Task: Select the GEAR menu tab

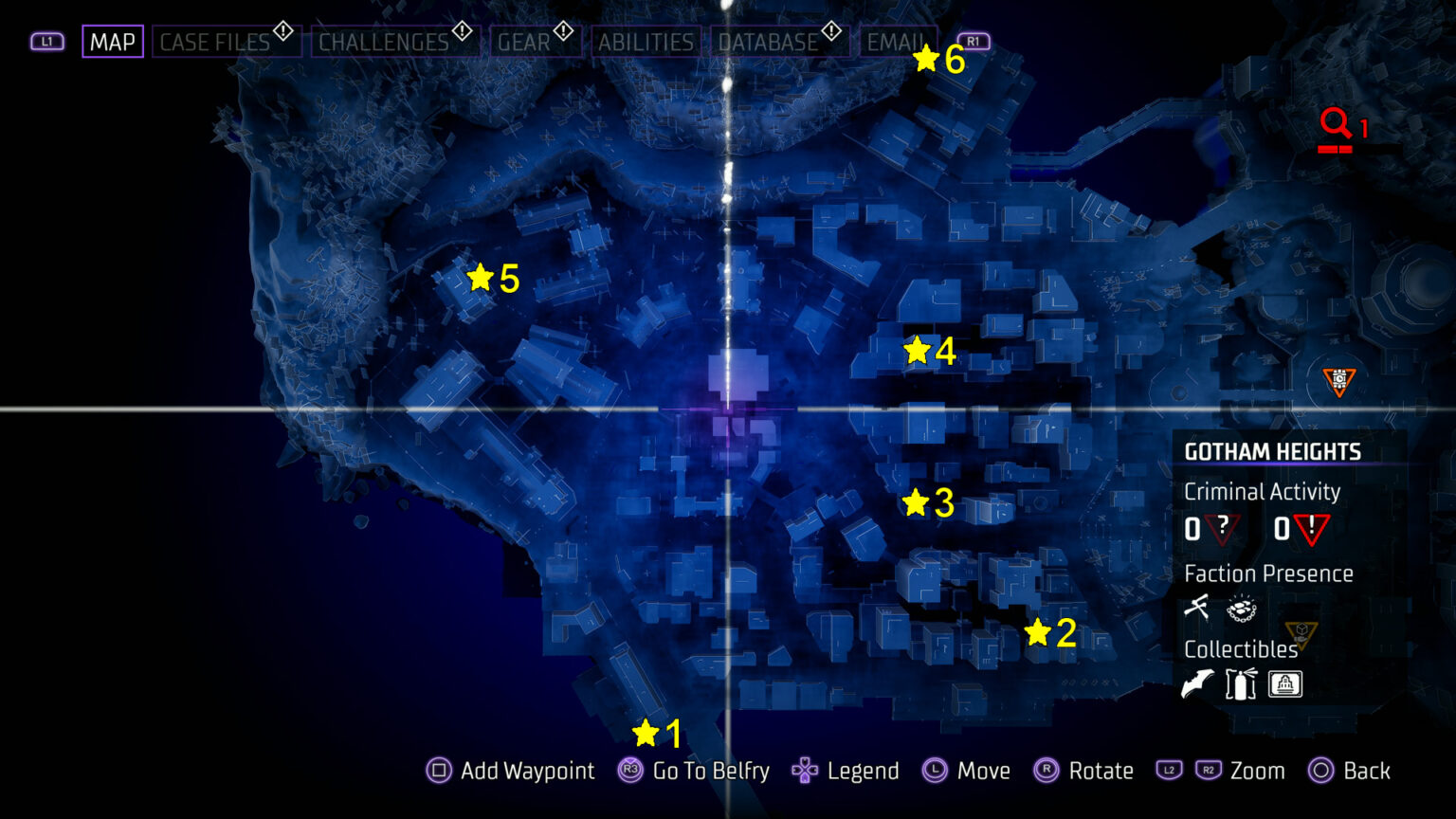Action: 527,42
